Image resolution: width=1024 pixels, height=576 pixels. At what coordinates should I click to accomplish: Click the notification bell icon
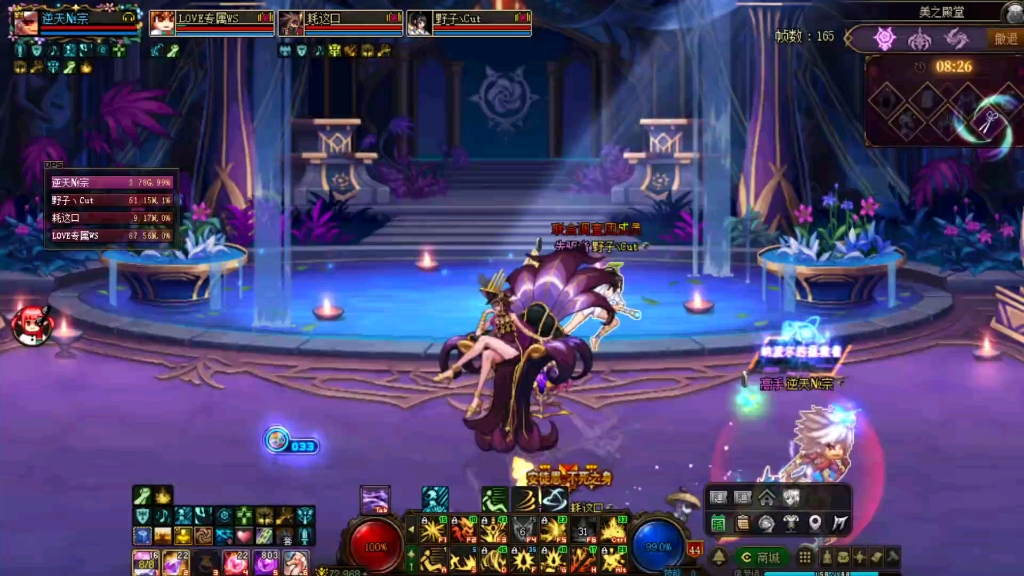717,557
